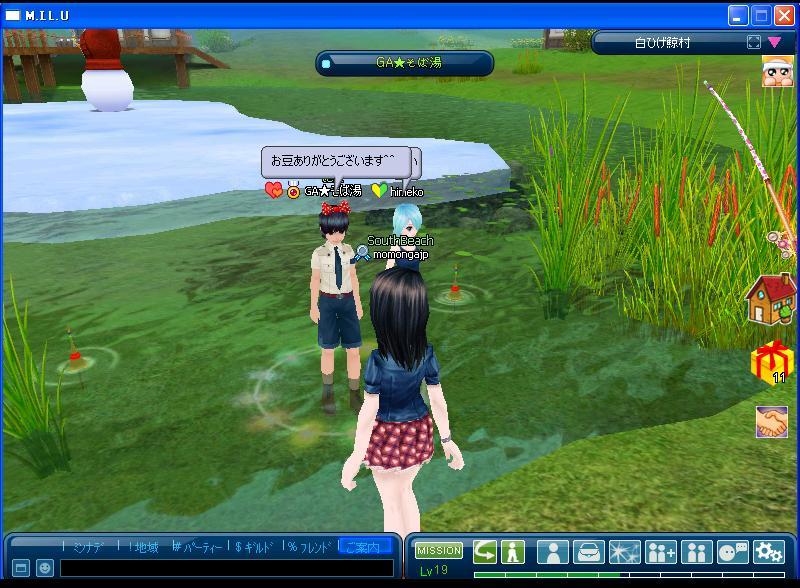Click the green standing figure button
800x588 pixels.
513,551
